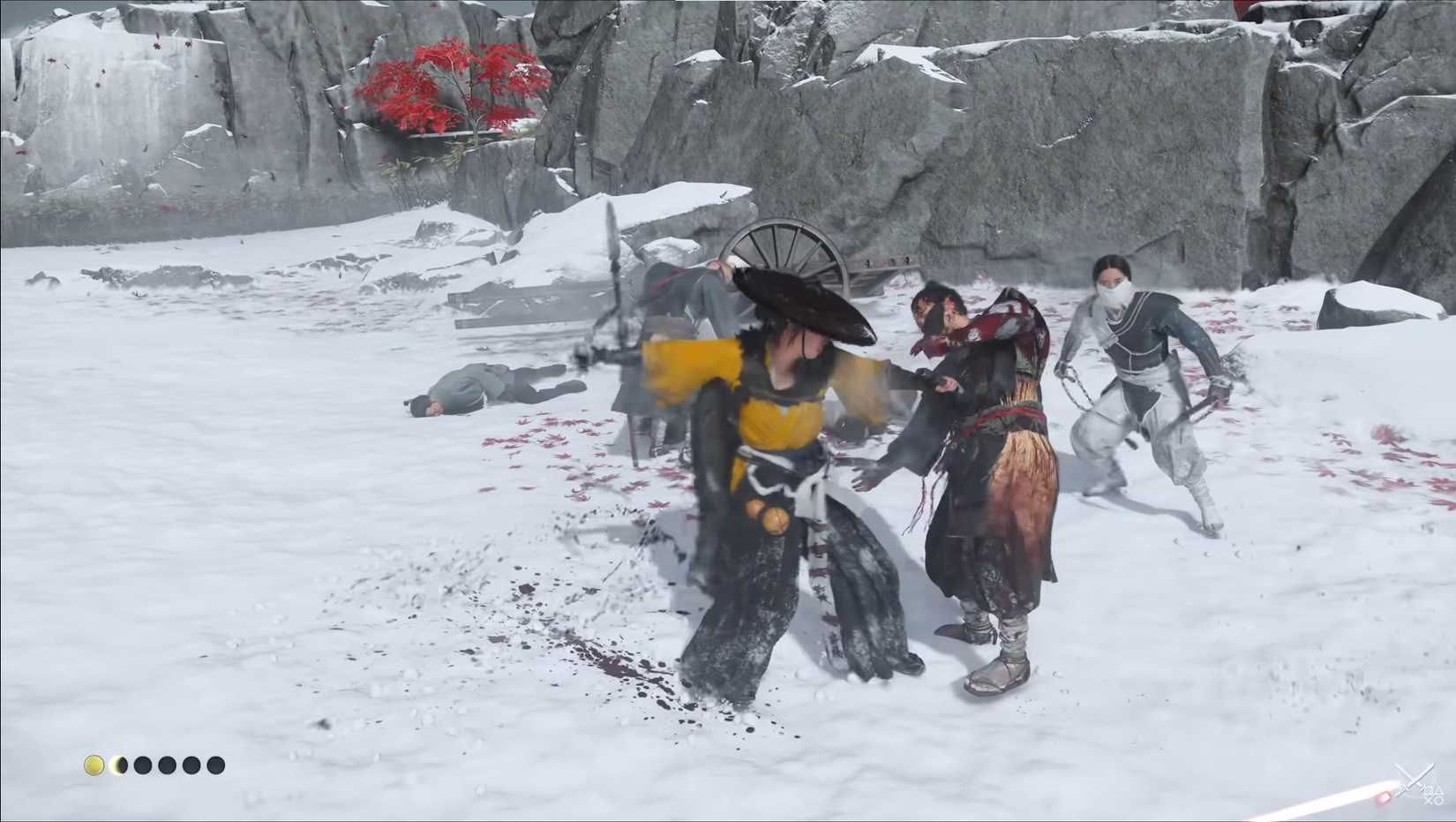The image size is (1456, 822).
Task: Toggle the third resolve dot
Action: 143,765
